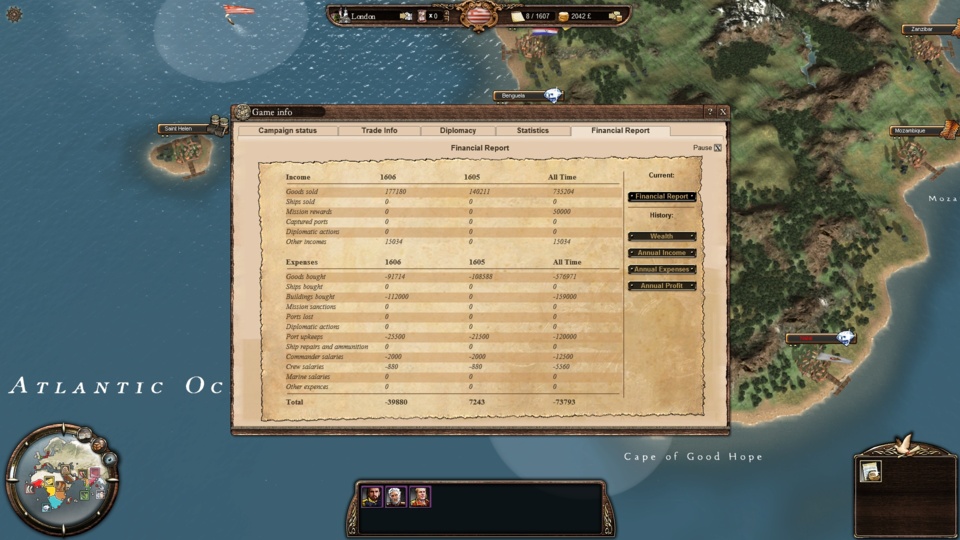The width and height of the screenshot is (960, 540).
Task: Select the Financial Report tab
Action: [x=620, y=131]
